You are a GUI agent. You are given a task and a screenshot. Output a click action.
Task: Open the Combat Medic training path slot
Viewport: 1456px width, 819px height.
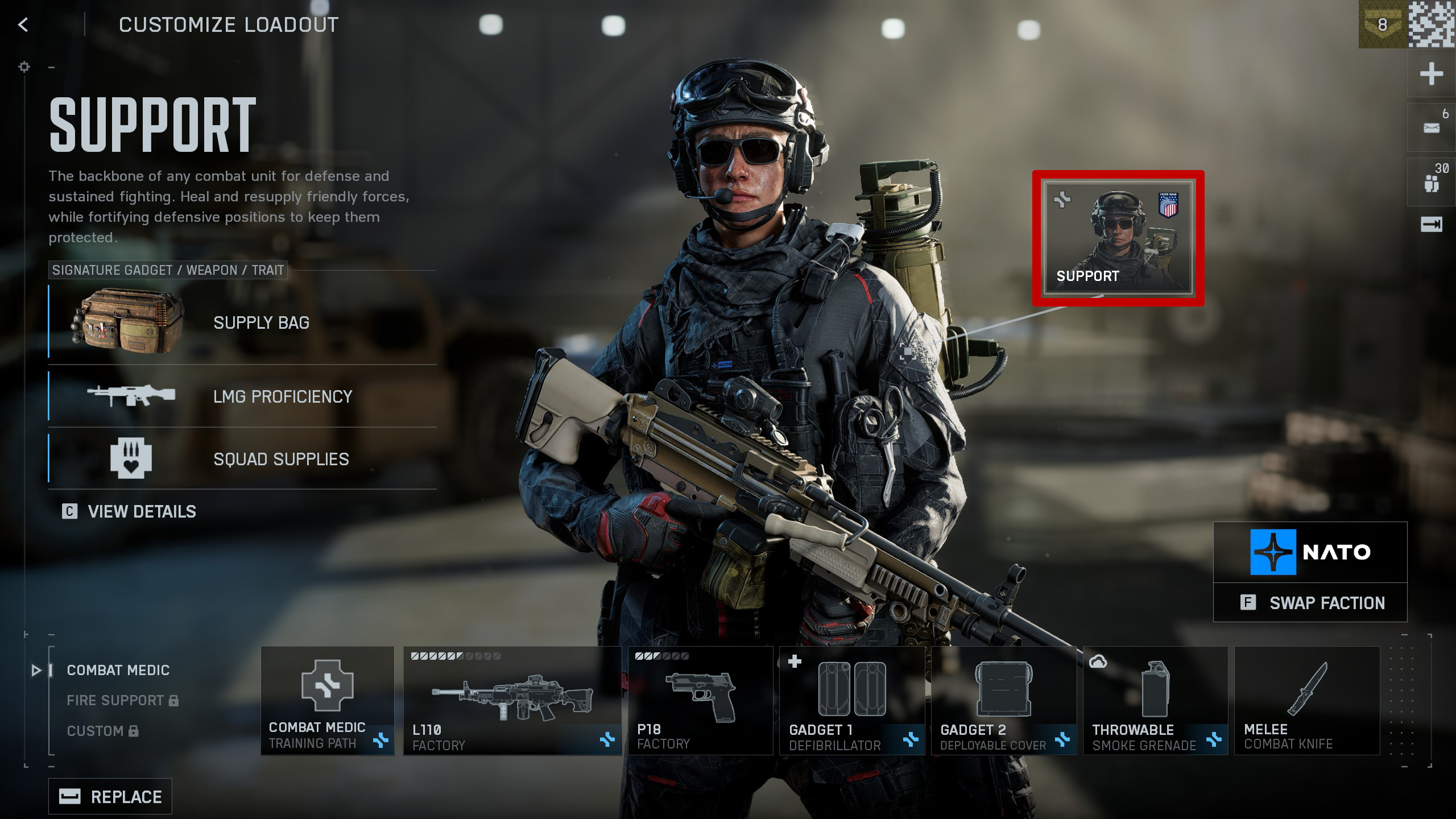(328, 701)
